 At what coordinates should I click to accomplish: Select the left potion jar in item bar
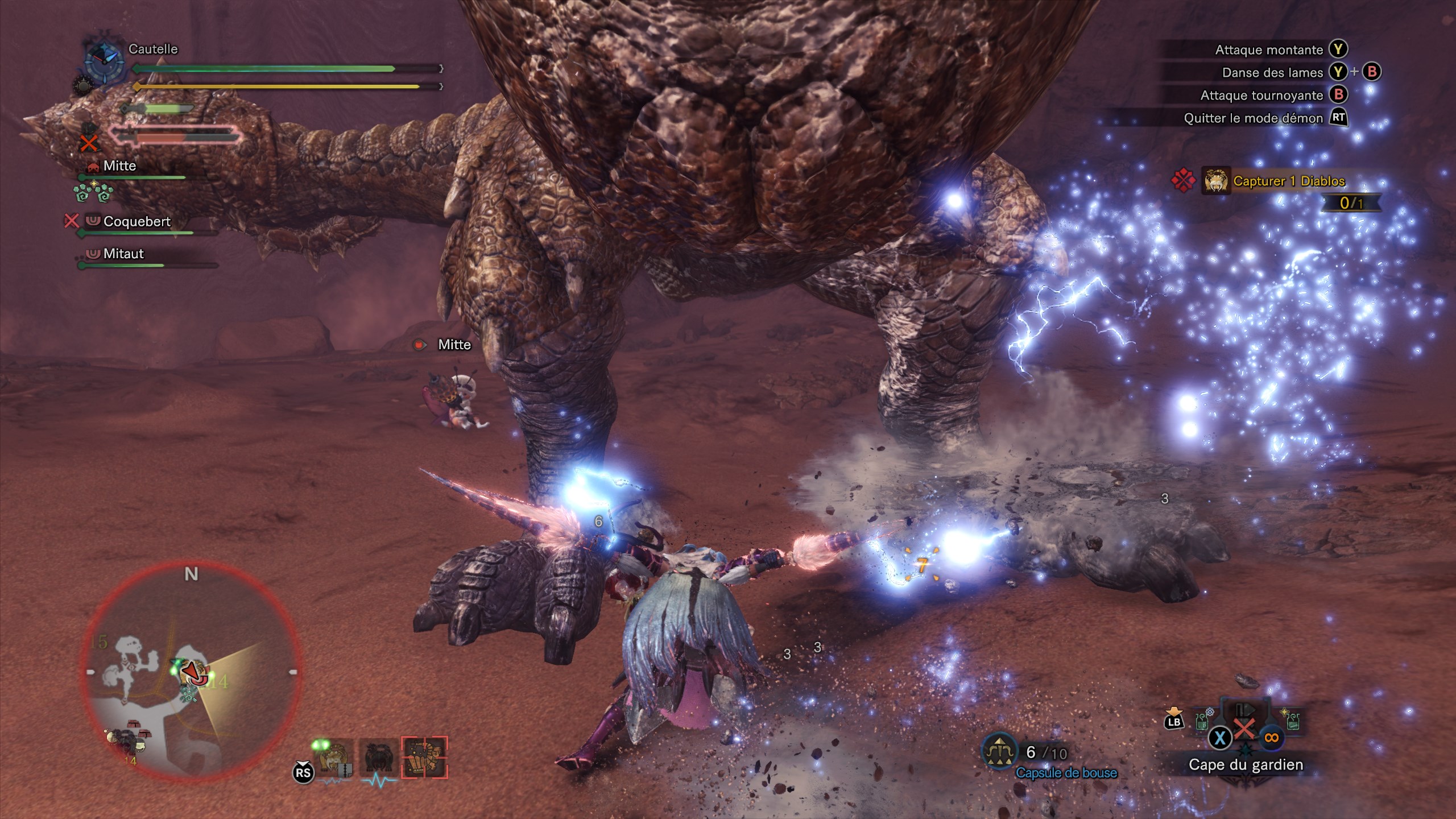tap(1202, 721)
